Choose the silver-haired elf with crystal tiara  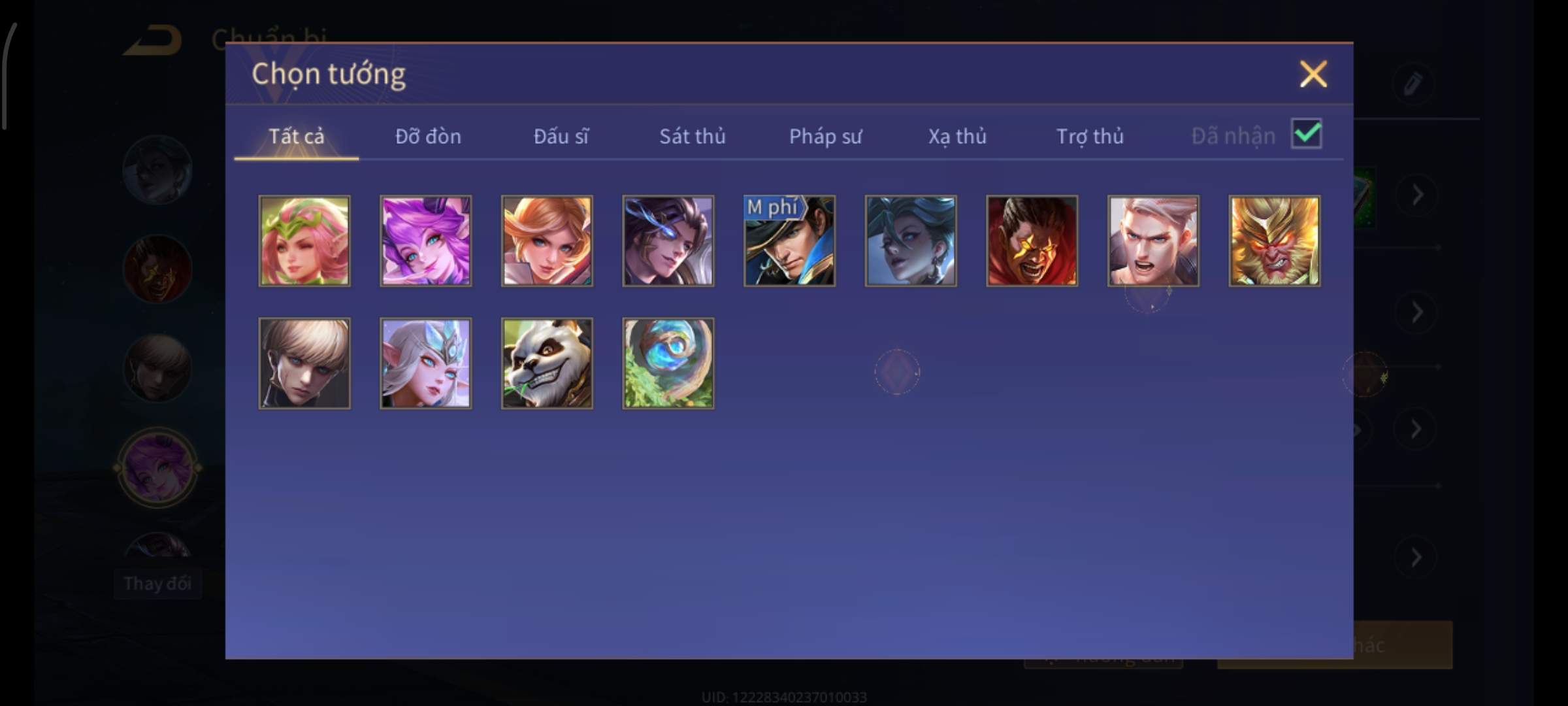pyautogui.click(x=426, y=363)
